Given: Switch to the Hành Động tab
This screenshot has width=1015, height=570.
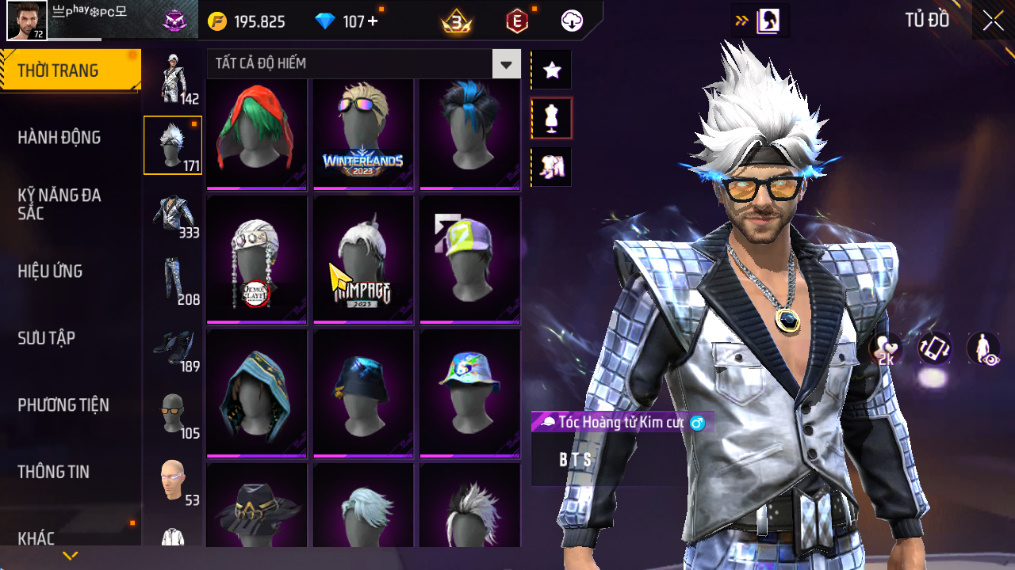Looking at the screenshot, I should pyautogui.click(x=60, y=138).
